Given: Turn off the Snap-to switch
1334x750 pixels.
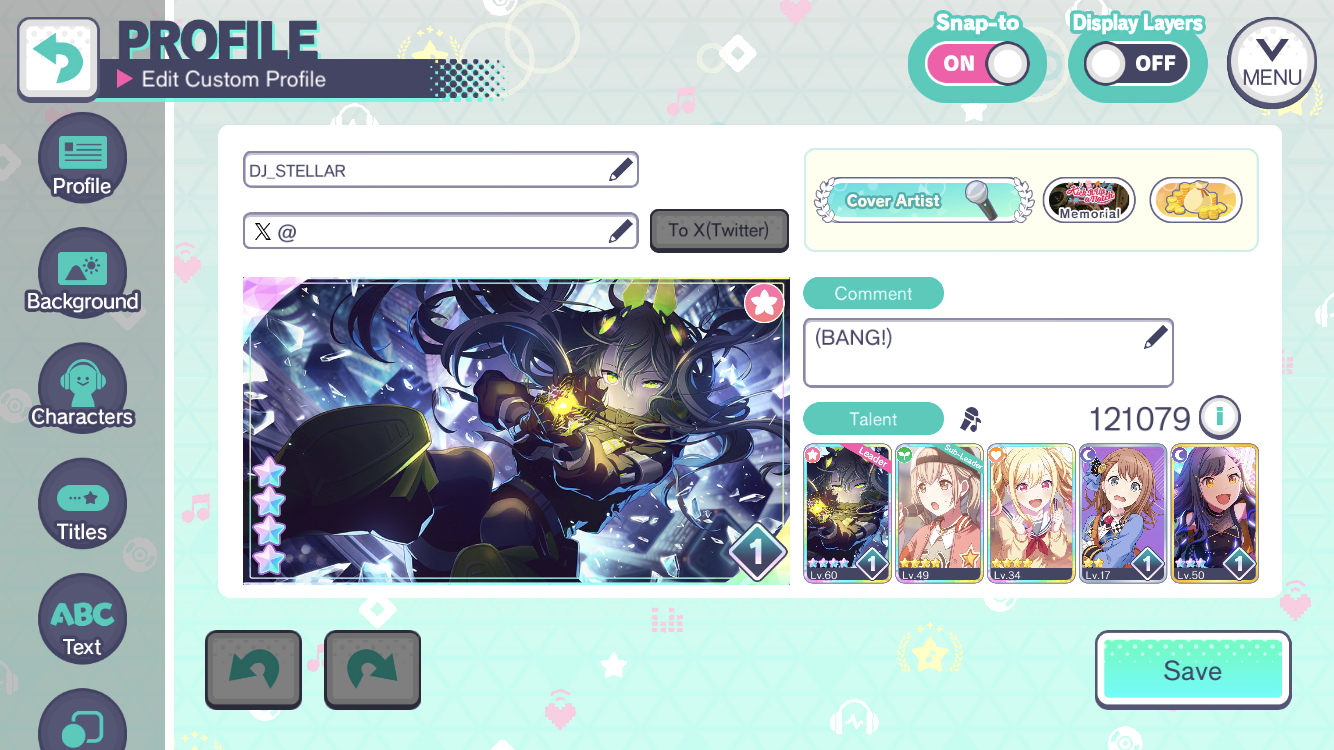Looking at the screenshot, I should point(977,63).
